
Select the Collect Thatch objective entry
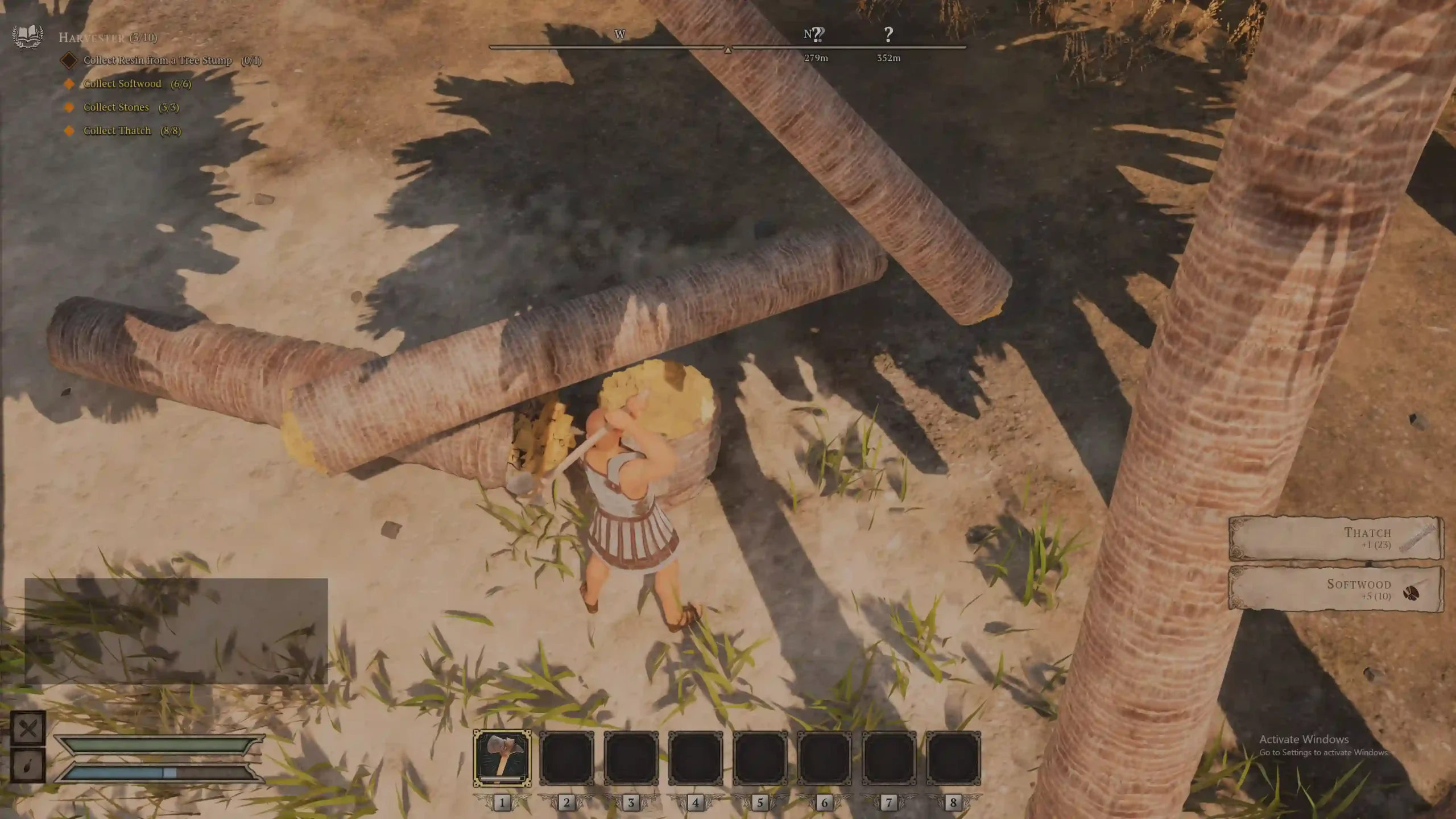point(117,131)
